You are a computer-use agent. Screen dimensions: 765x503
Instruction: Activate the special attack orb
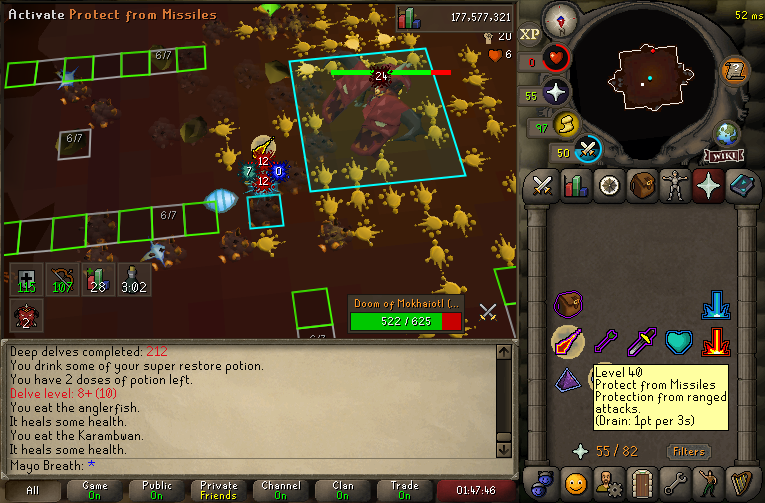589,149
